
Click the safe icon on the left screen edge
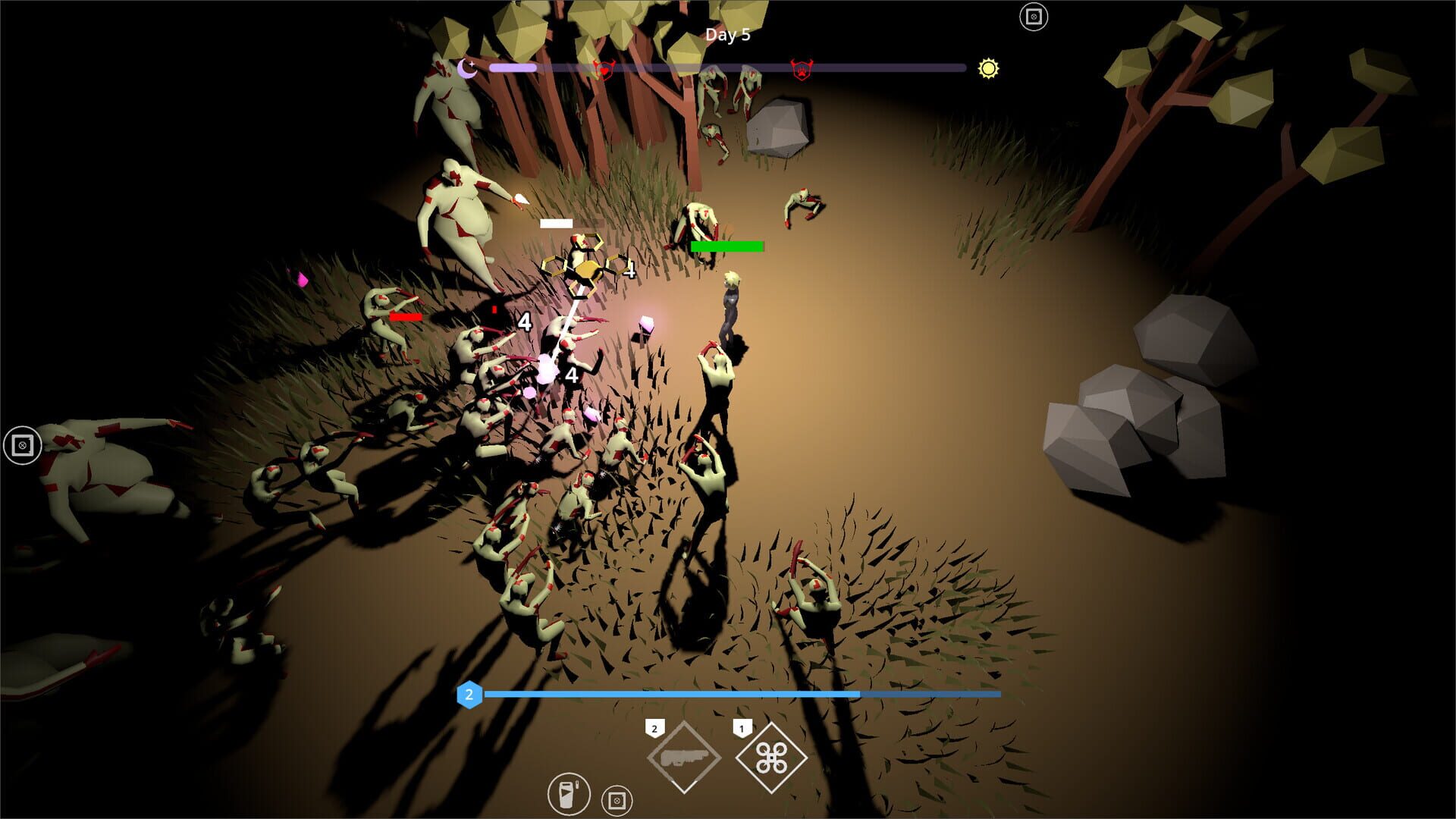pyautogui.click(x=23, y=445)
